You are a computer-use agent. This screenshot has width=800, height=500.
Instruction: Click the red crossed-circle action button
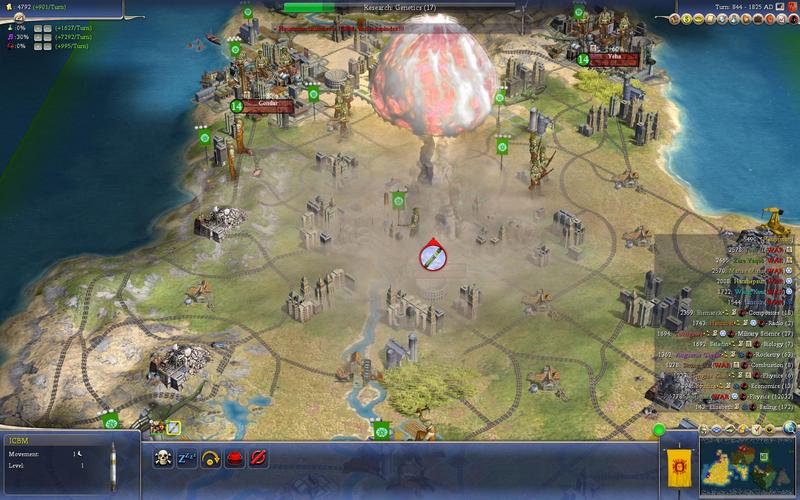click(x=259, y=457)
